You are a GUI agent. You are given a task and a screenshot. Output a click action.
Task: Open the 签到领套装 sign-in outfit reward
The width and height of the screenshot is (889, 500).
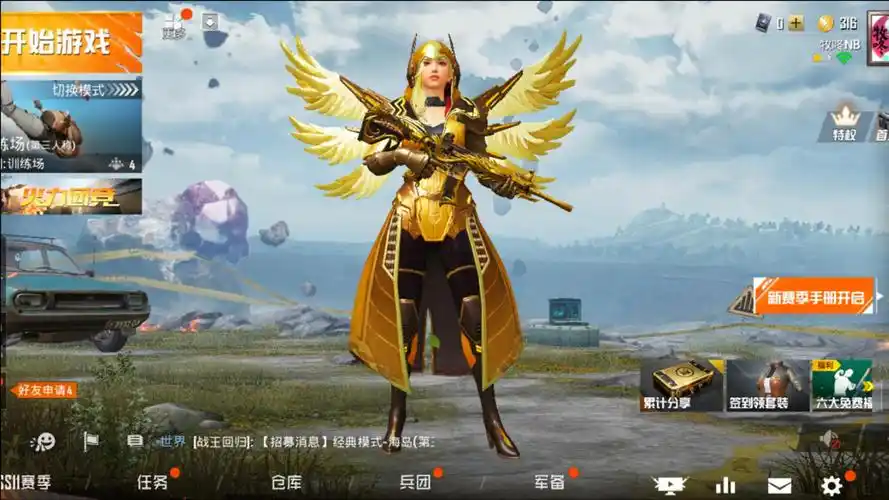point(767,385)
